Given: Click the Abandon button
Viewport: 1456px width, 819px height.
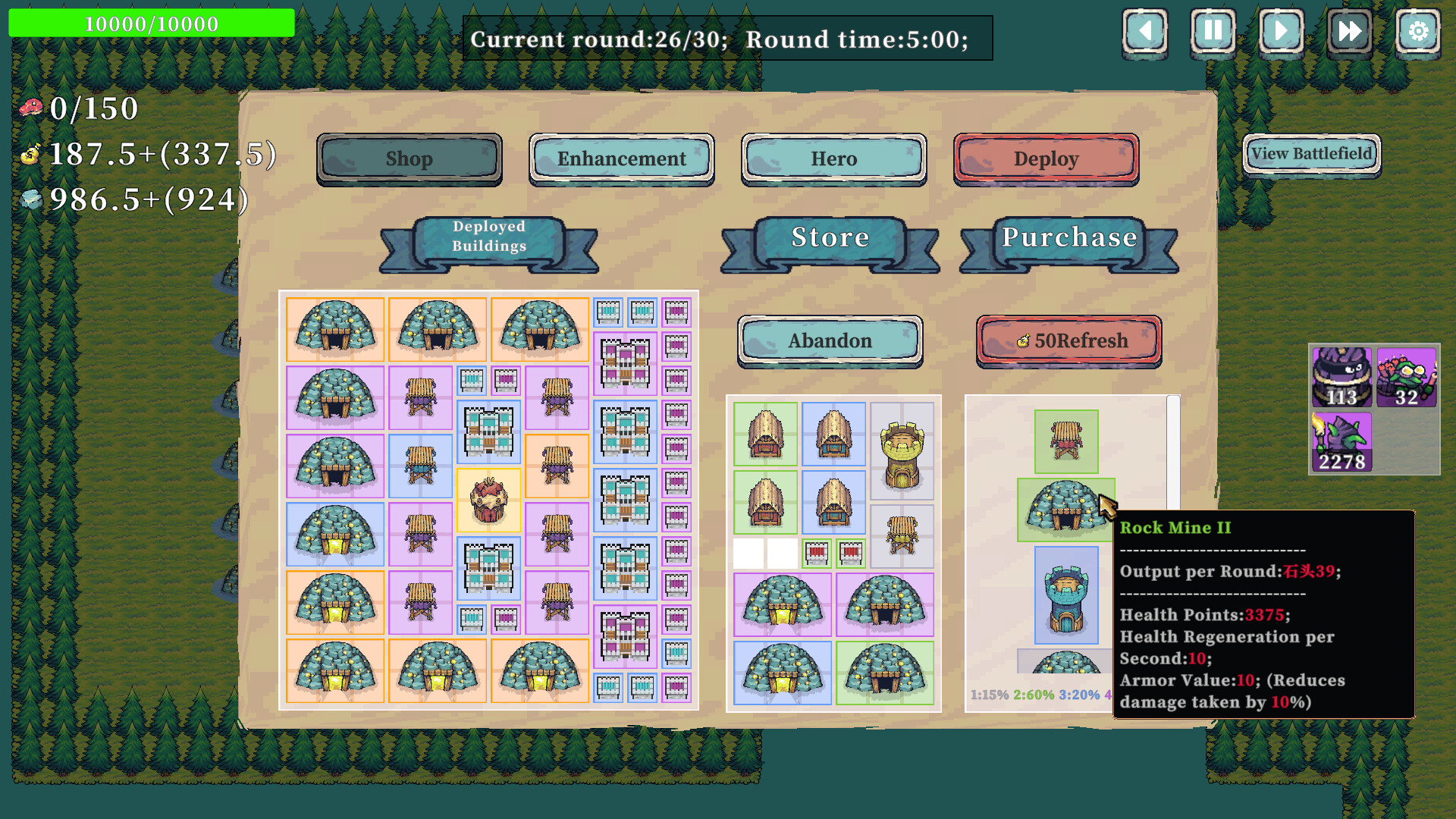Looking at the screenshot, I should 829,340.
